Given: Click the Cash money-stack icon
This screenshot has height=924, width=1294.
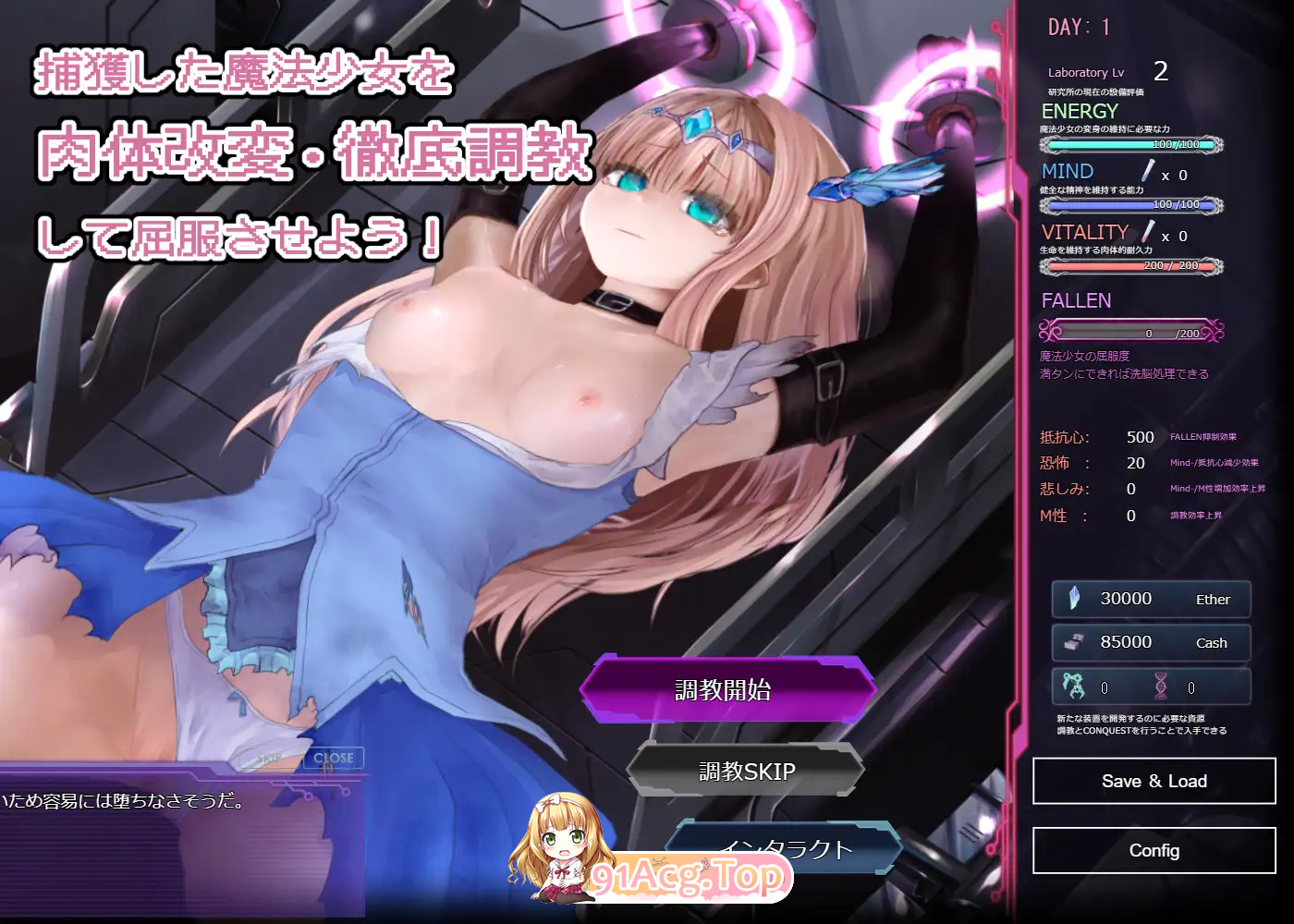Looking at the screenshot, I should [x=1072, y=642].
